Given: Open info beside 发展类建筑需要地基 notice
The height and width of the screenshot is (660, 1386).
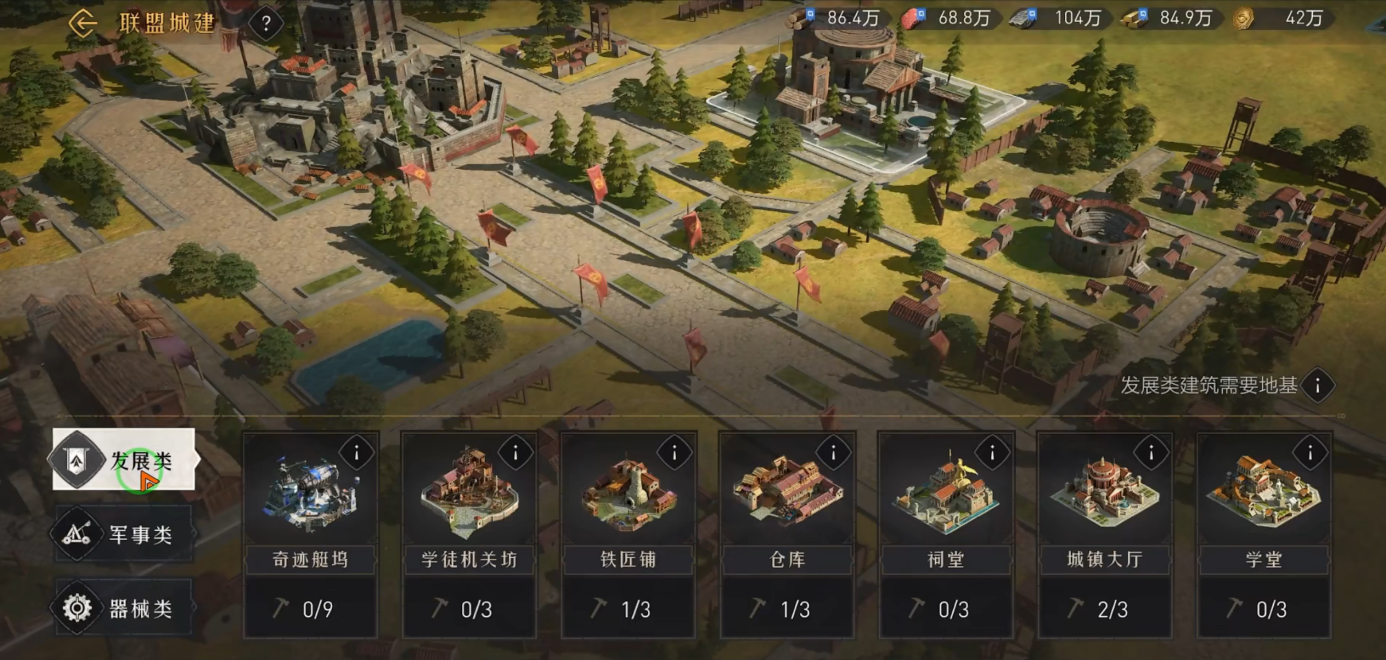Looking at the screenshot, I should (x=1318, y=385).
